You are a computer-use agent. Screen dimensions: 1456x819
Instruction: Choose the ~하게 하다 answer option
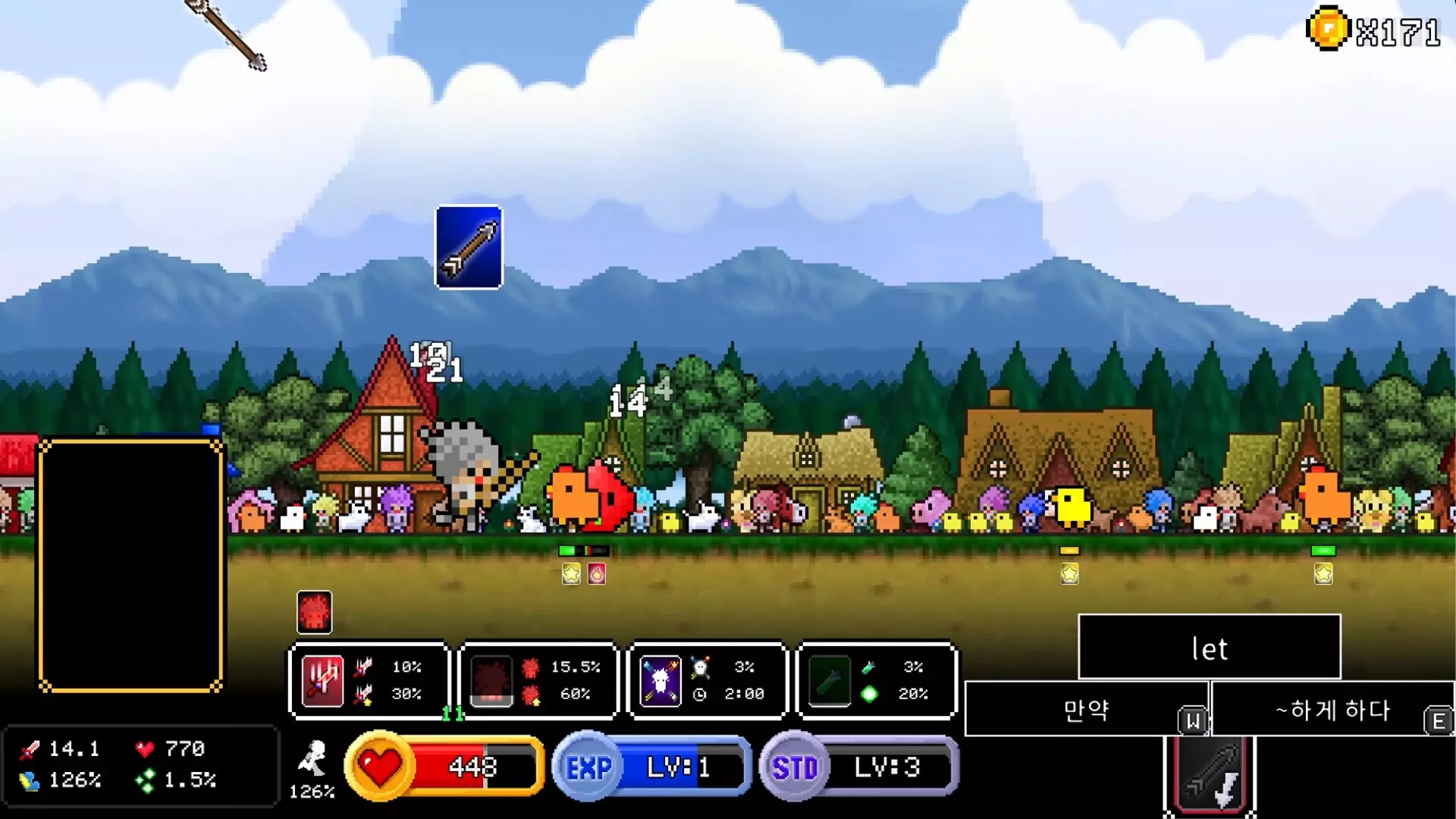point(1332,711)
